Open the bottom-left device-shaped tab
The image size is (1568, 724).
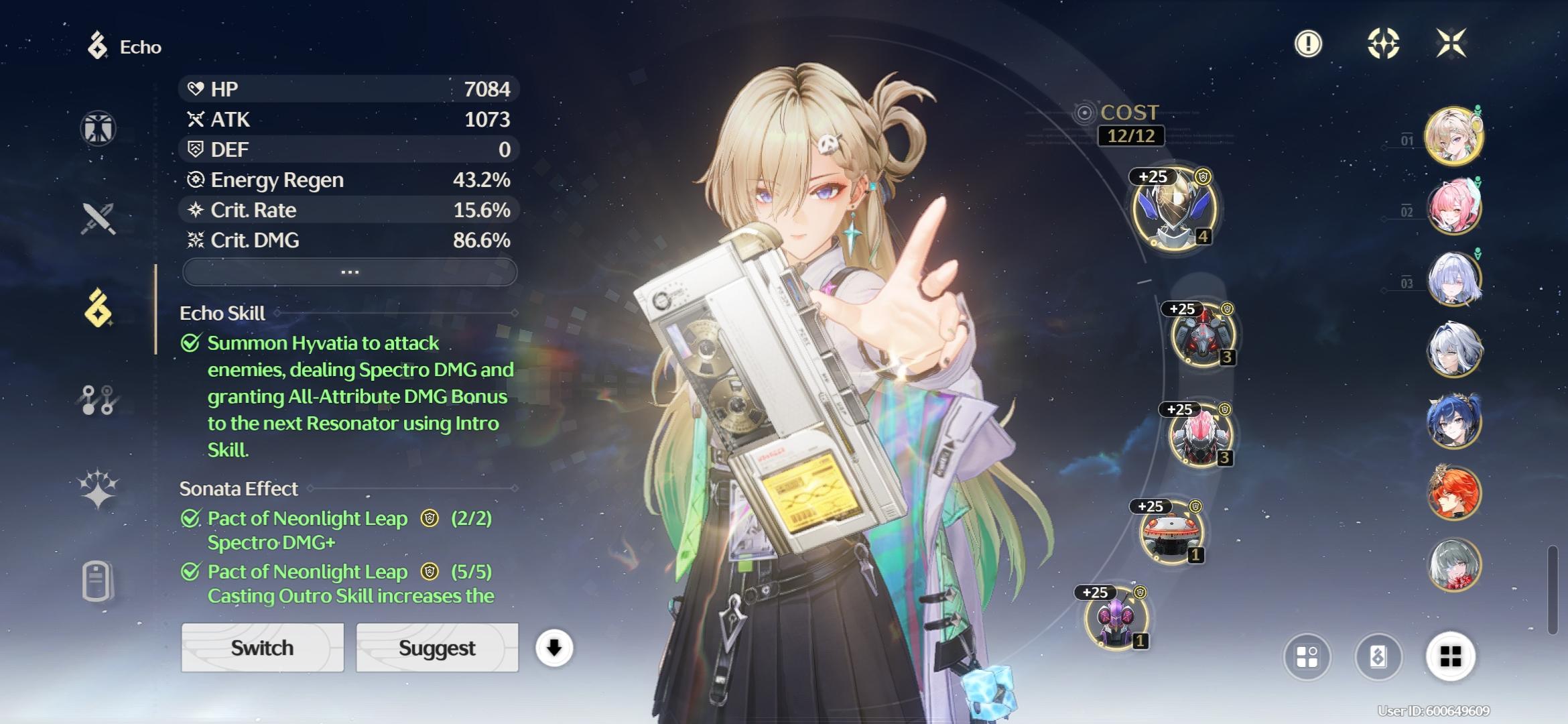click(x=98, y=580)
